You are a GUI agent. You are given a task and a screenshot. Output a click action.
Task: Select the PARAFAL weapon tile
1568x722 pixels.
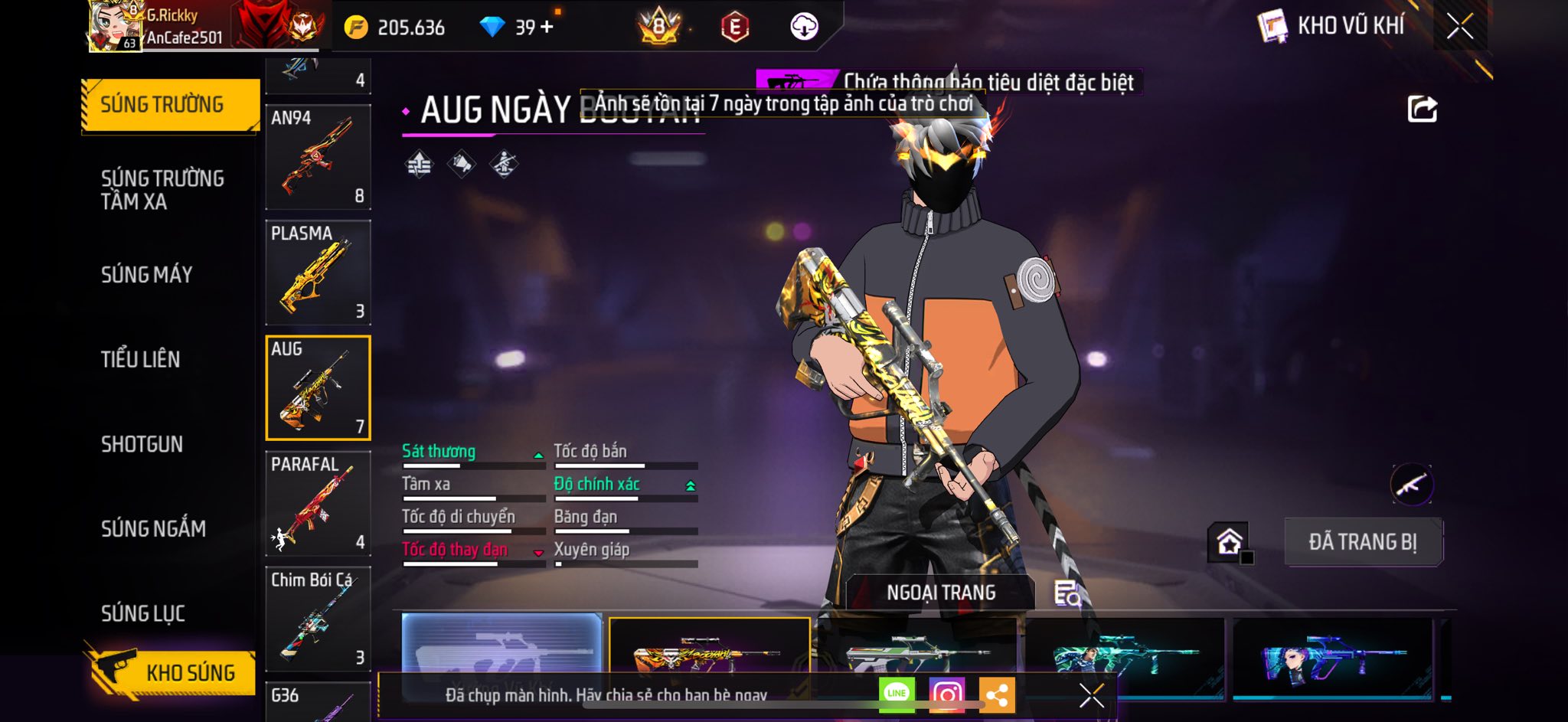318,504
